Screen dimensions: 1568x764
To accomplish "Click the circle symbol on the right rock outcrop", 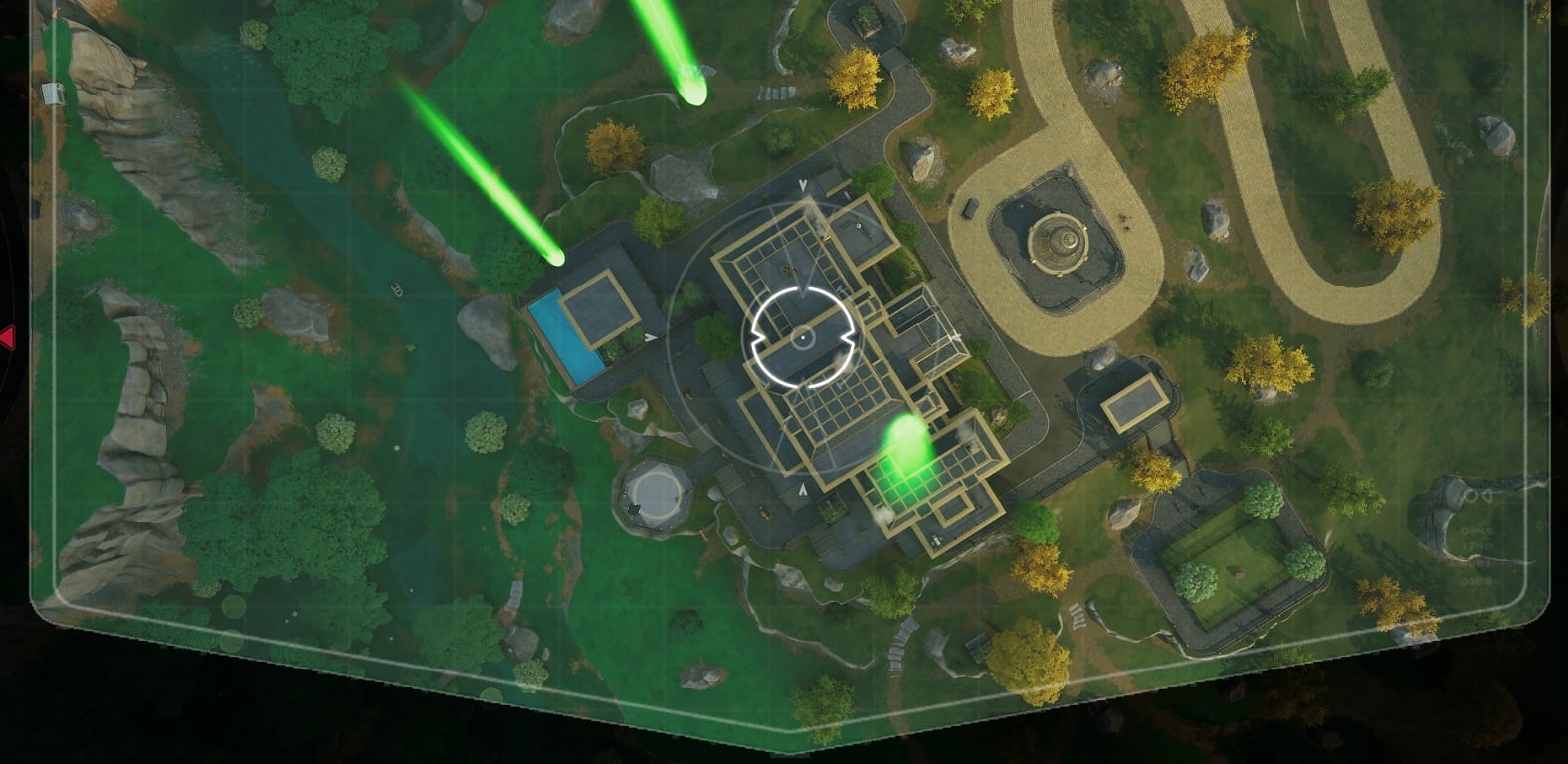I will pos(1471,495).
